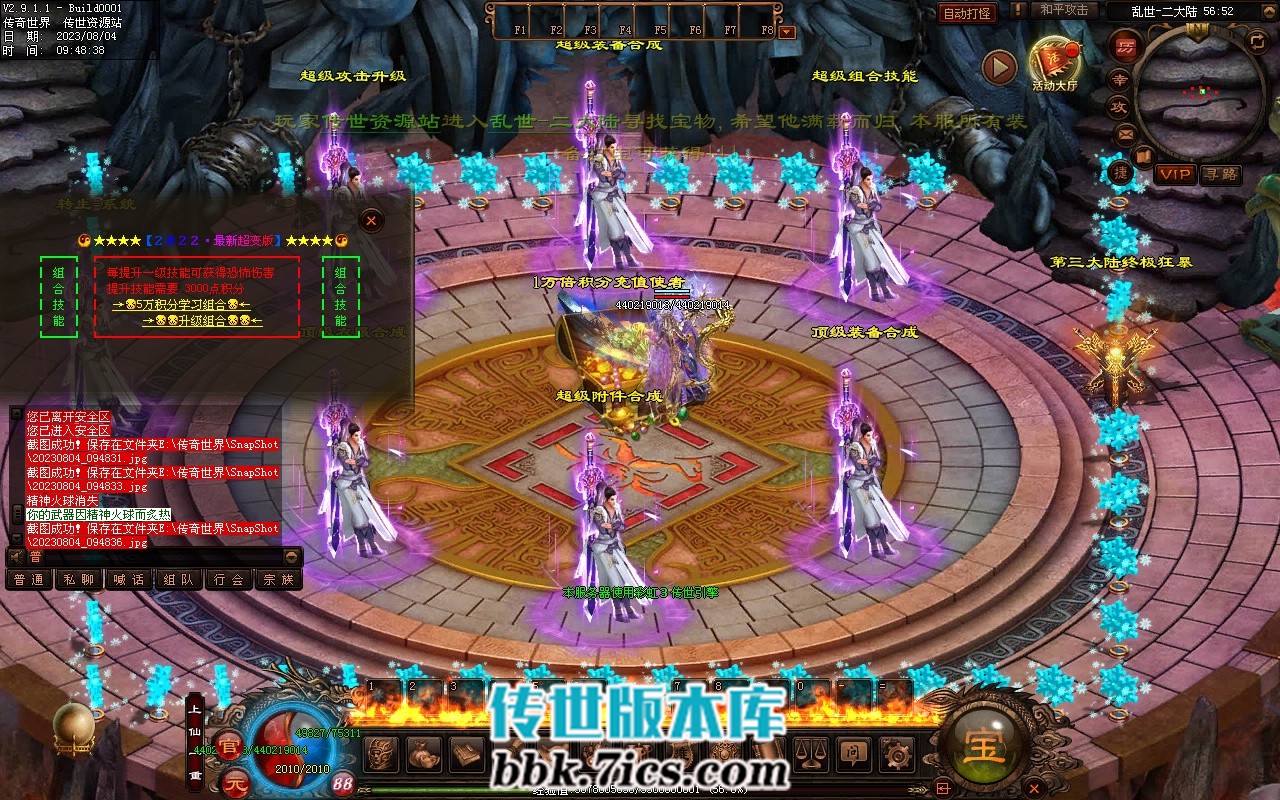Screen dimensions: 1280x800
Task: Open the envelope mail icon
Action: pos(1126,132)
